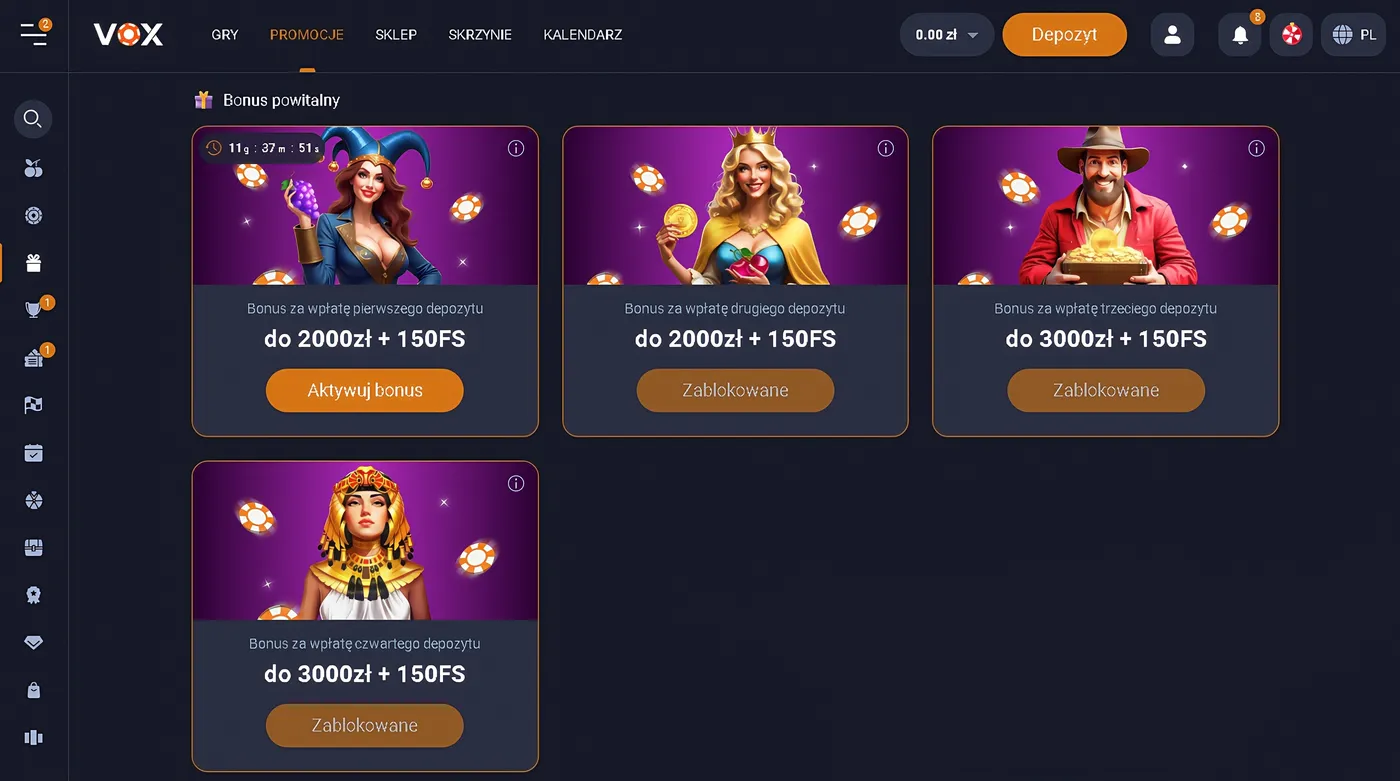Open the PL language selector

(1353, 34)
